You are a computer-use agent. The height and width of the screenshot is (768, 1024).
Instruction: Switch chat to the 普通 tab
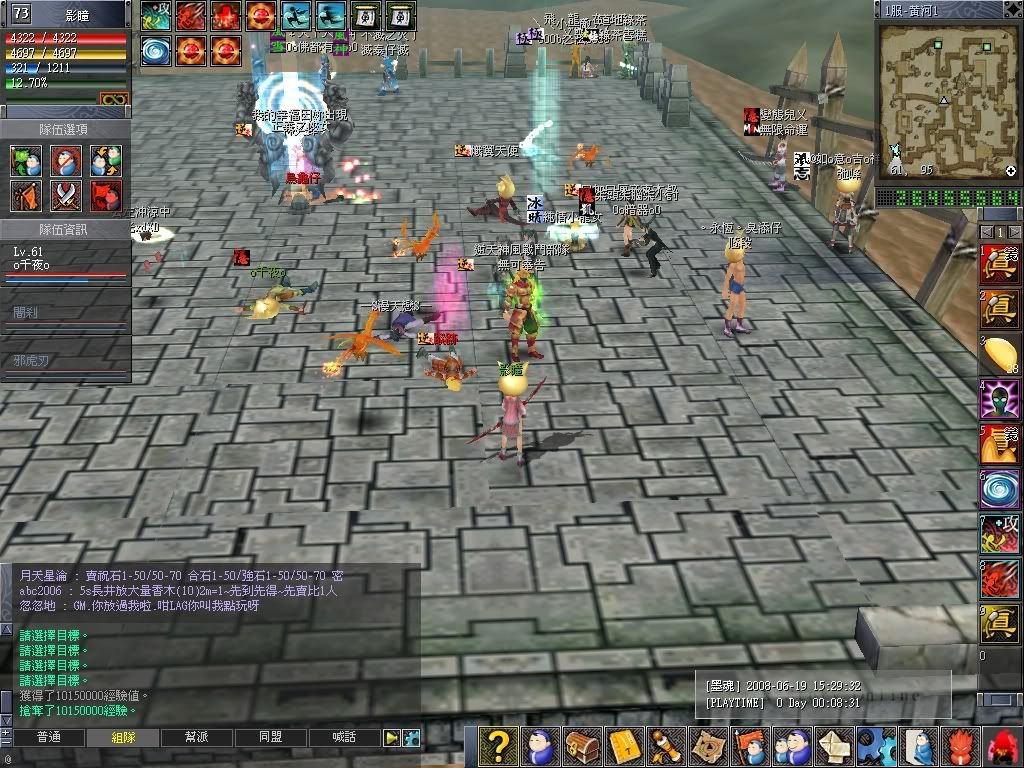(x=48, y=737)
